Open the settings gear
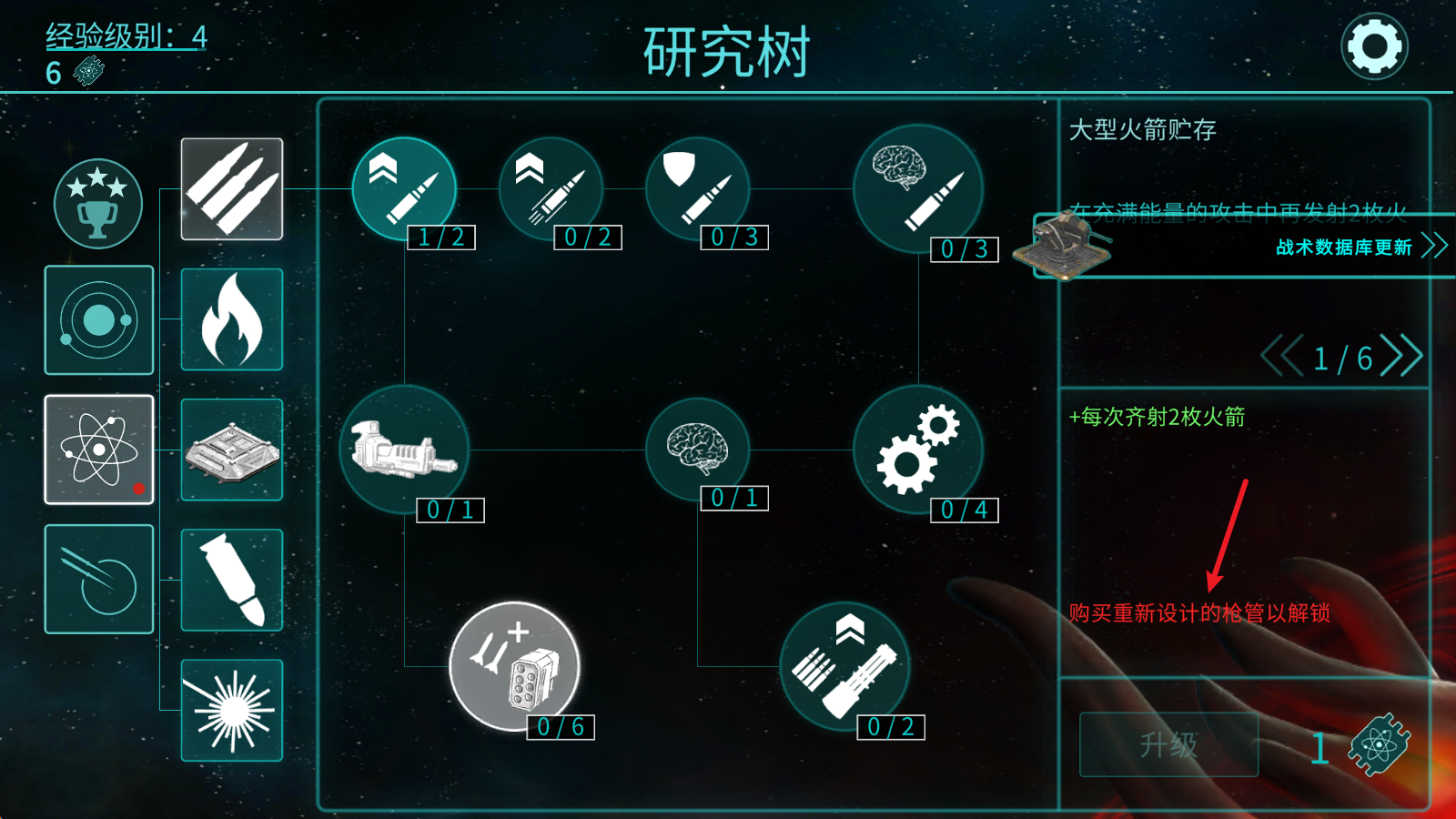This screenshot has height=819, width=1456. coord(1374,44)
